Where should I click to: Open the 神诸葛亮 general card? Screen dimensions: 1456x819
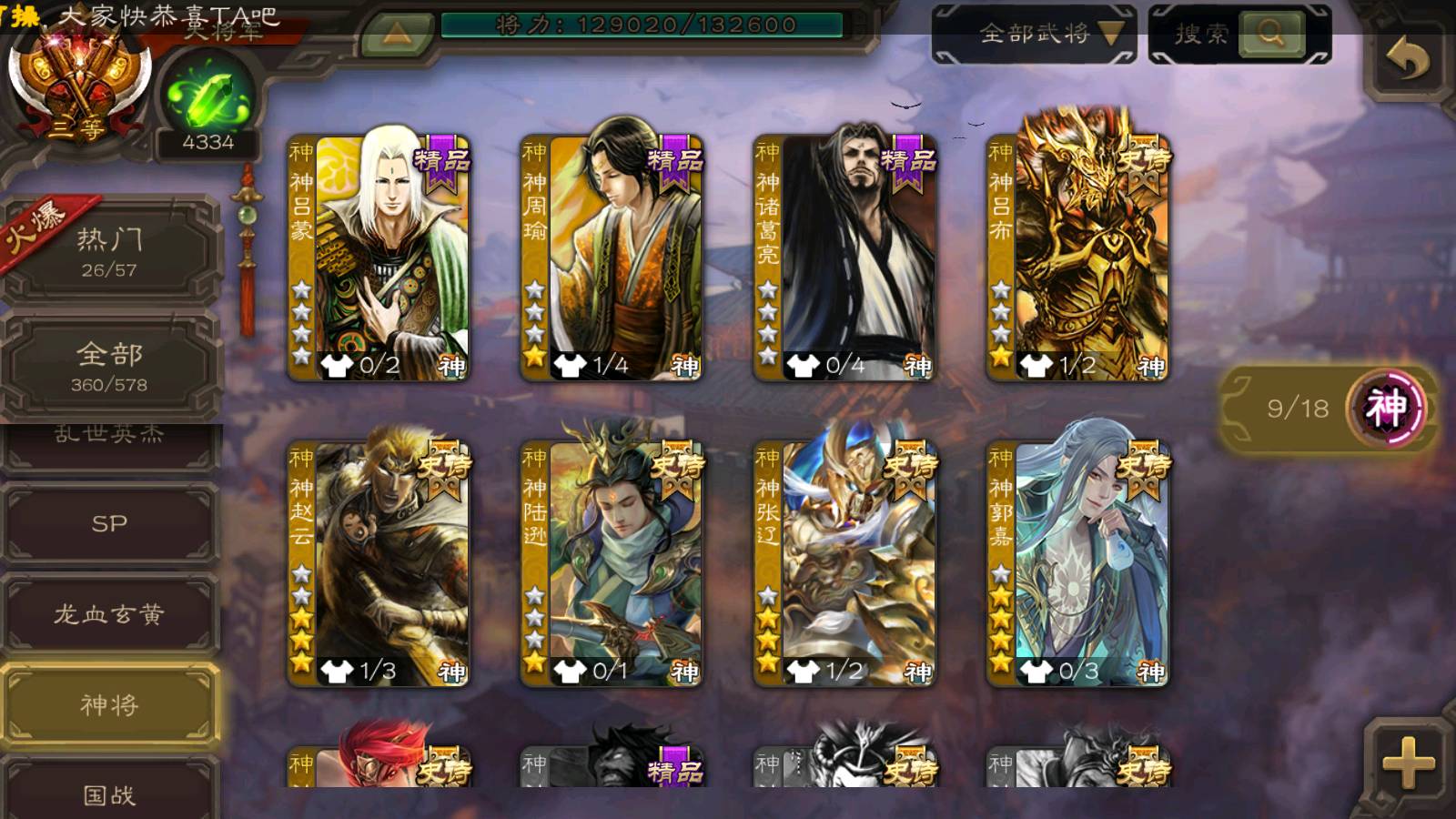[844, 257]
